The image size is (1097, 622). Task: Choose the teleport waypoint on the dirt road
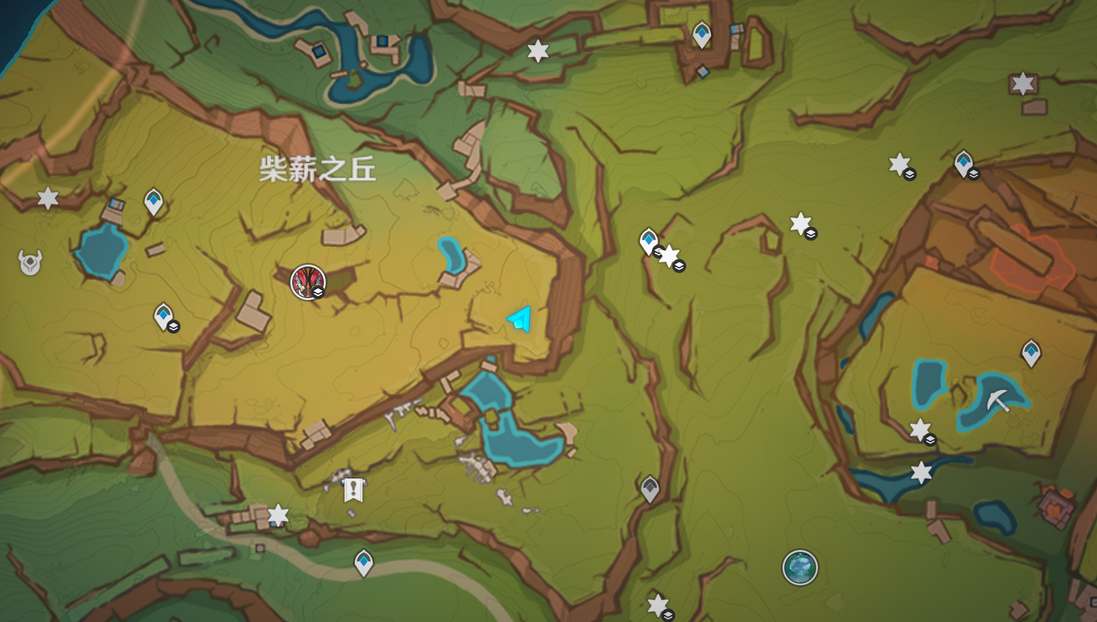364,562
